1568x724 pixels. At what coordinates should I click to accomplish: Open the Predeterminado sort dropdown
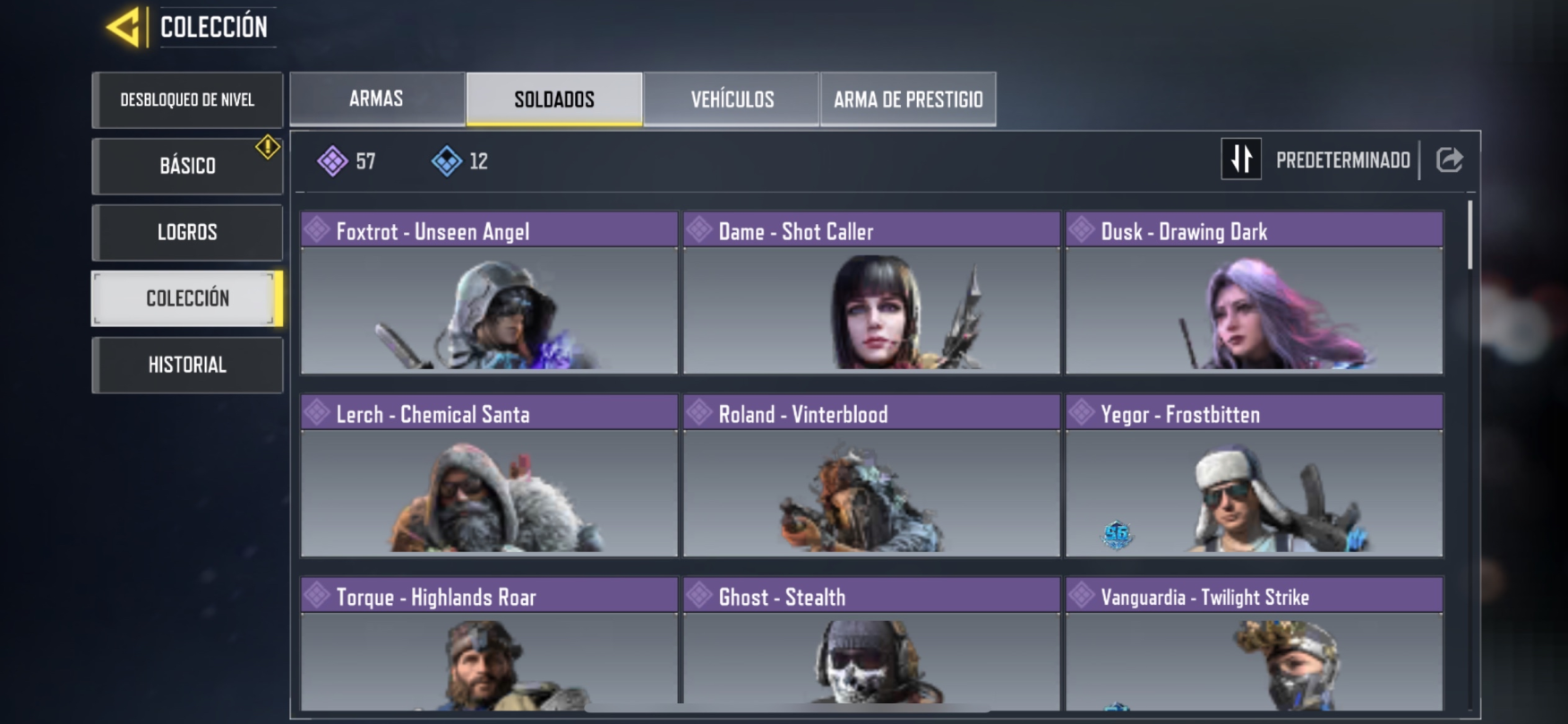click(1342, 161)
